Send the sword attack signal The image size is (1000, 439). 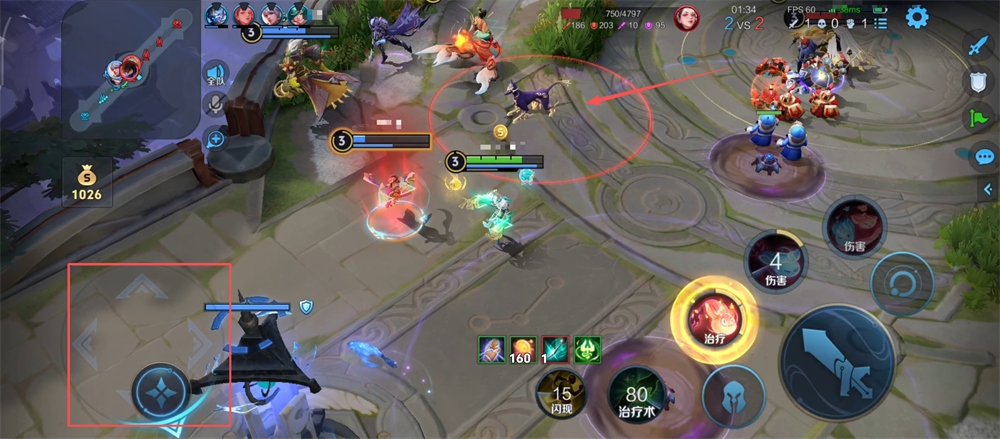[979, 46]
